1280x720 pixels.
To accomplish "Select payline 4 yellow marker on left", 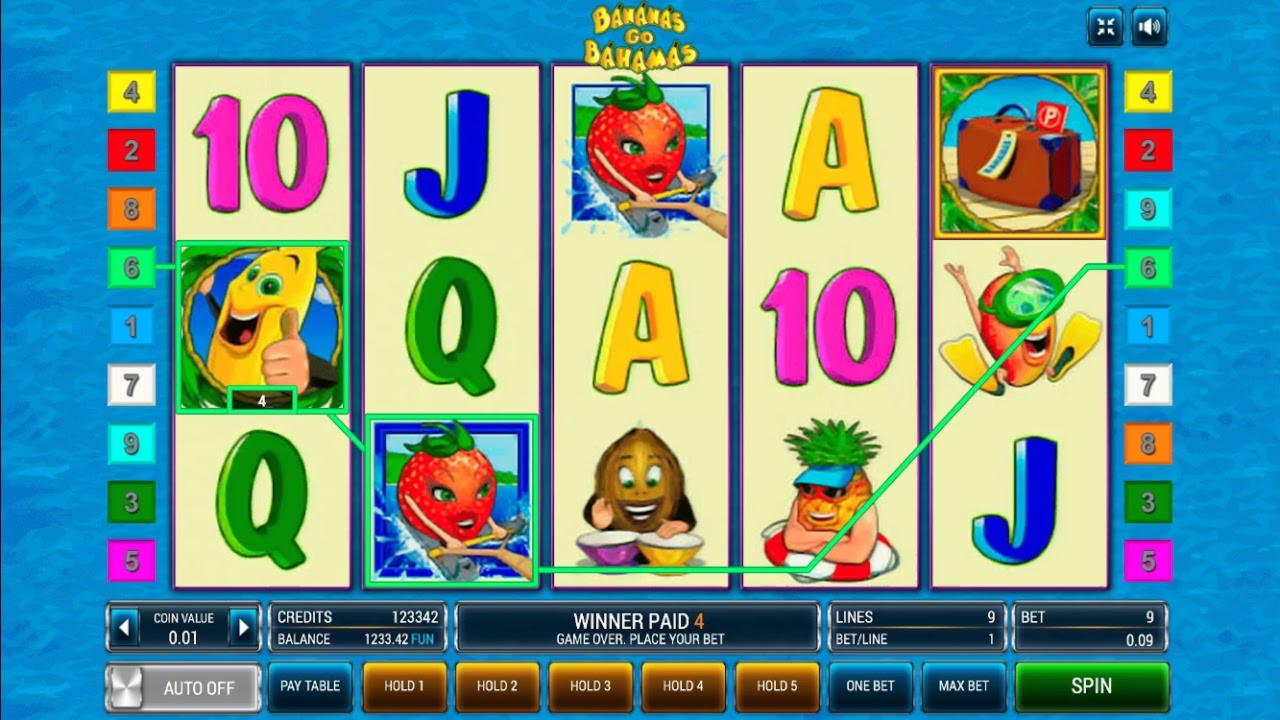I will click(x=131, y=90).
